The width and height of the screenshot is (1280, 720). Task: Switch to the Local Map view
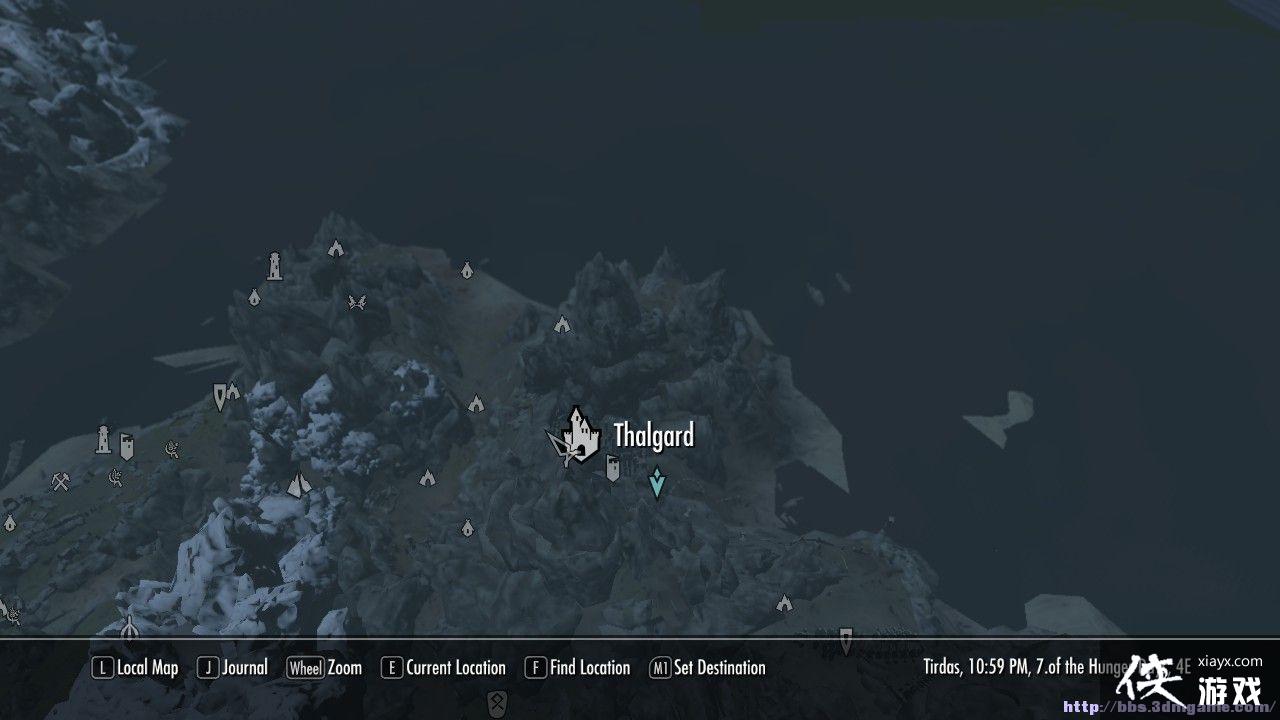click(x=135, y=667)
